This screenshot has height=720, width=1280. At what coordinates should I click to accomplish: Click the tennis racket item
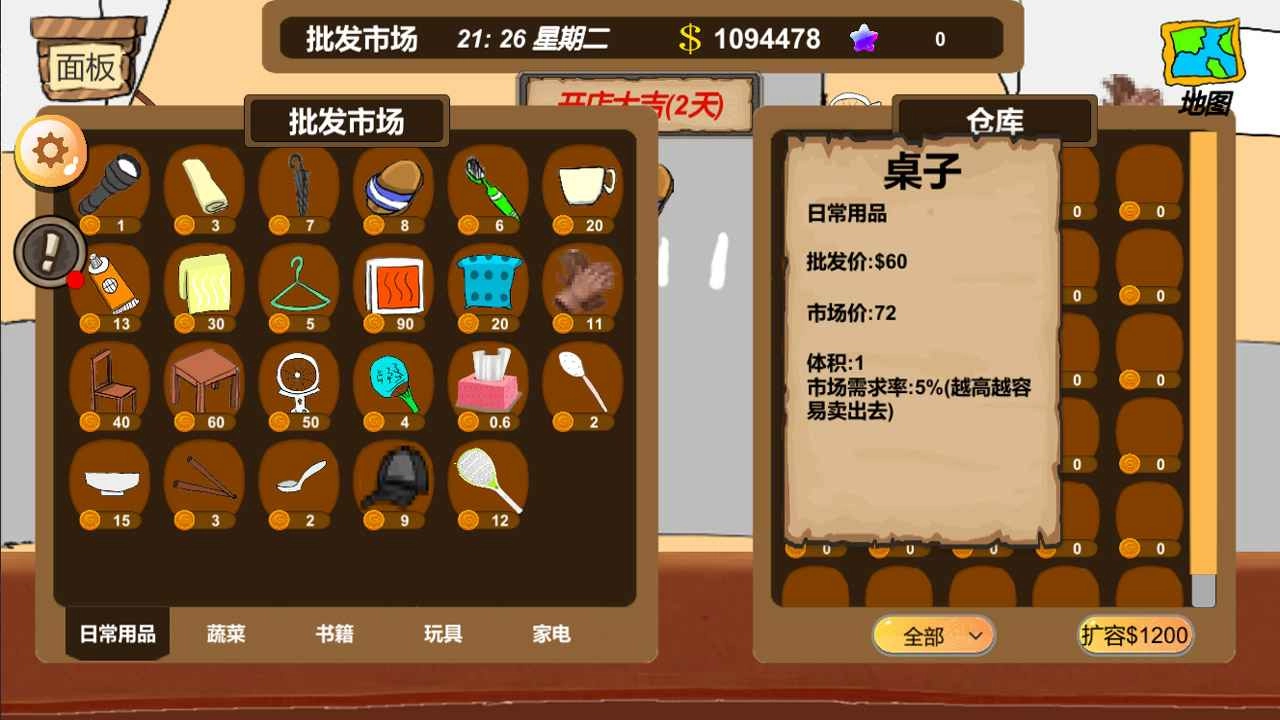tap(488, 483)
